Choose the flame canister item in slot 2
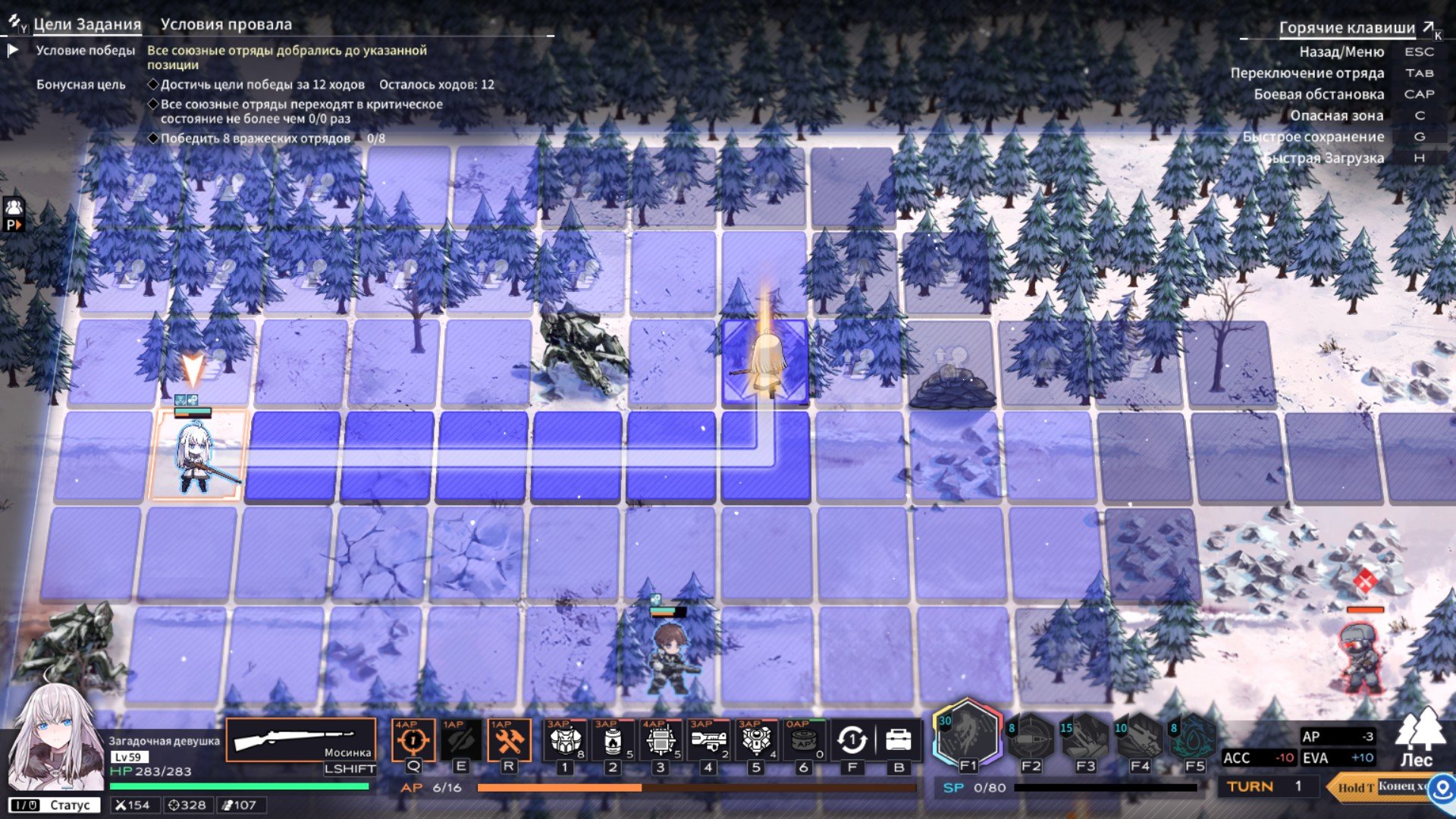Screen dimensions: 1456x819 coord(613,740)
